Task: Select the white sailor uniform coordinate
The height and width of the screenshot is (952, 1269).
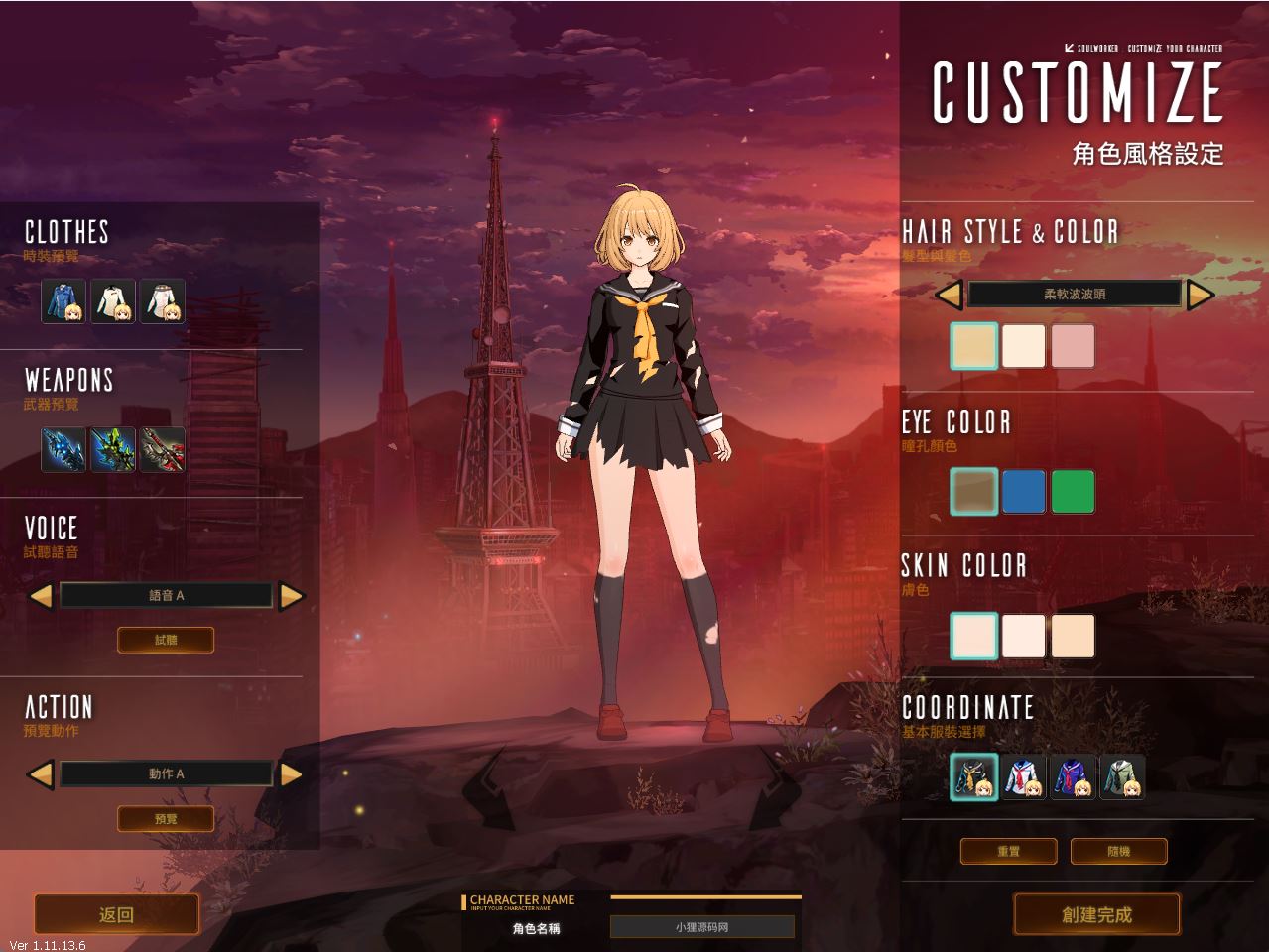Action: point(1023,776)
